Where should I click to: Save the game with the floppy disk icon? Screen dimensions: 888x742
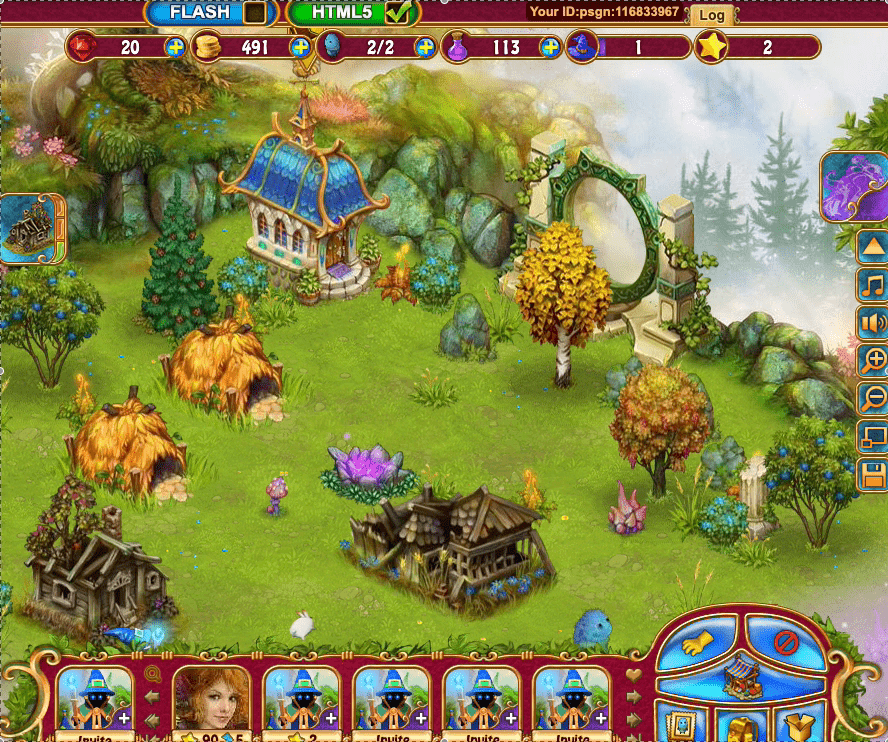(873, 474)
